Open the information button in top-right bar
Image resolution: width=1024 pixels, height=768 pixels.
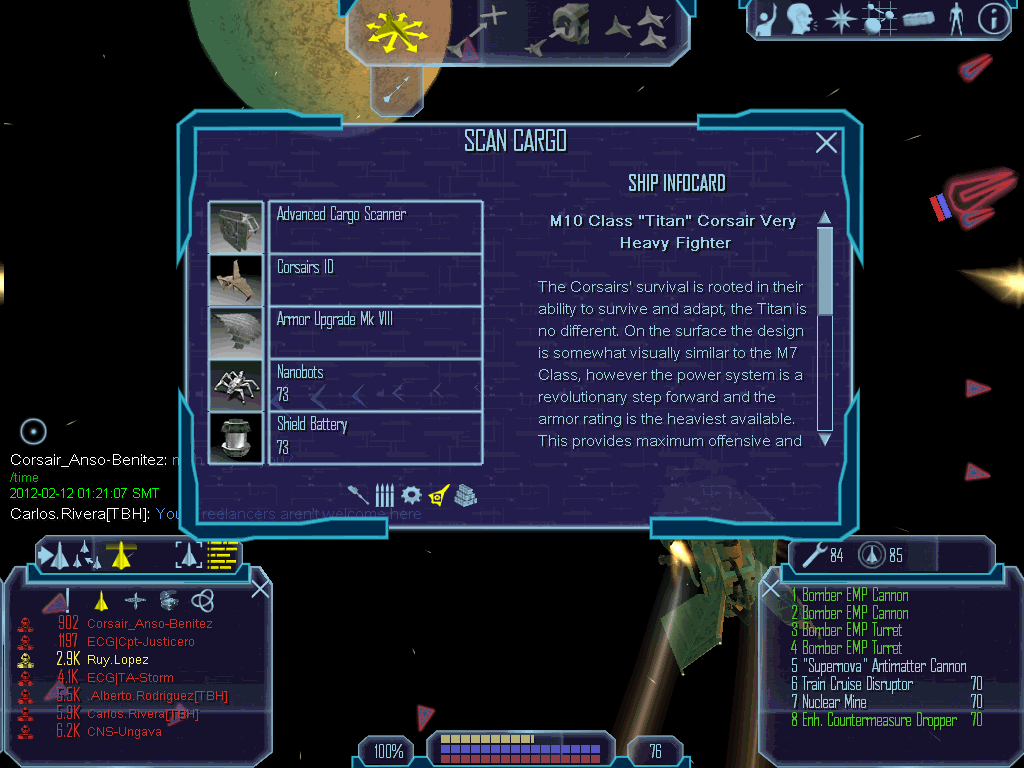993,20
